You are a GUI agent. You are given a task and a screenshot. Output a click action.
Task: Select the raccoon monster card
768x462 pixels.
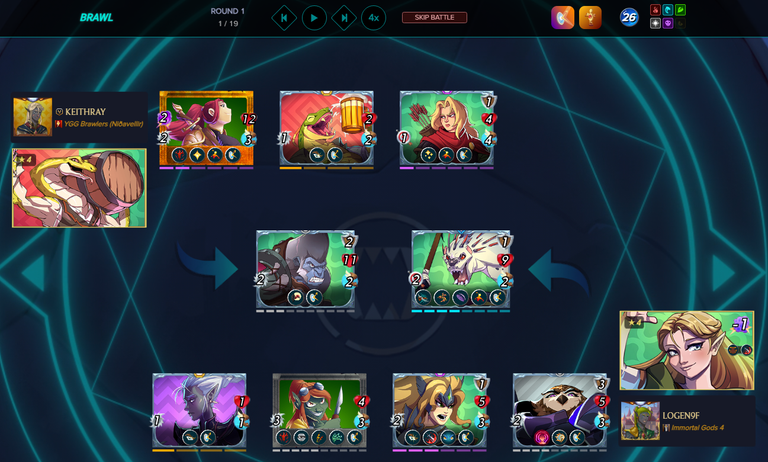[559, 410]
